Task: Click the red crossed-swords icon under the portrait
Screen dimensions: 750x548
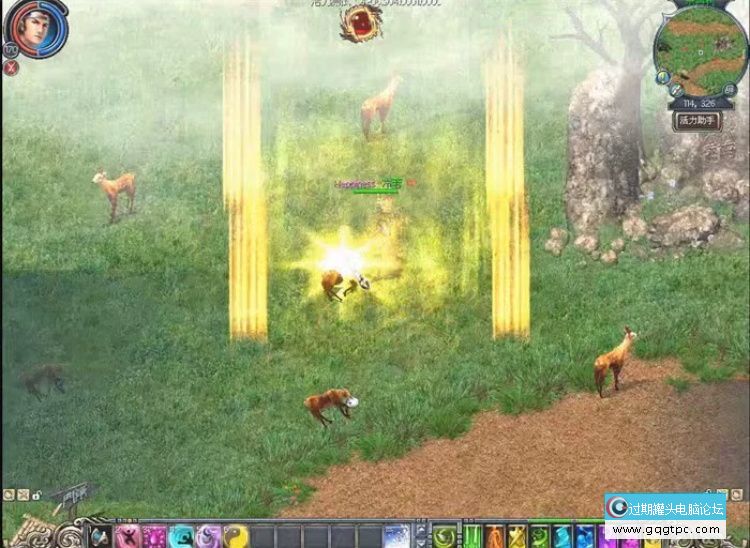Action: click(11, 68)
